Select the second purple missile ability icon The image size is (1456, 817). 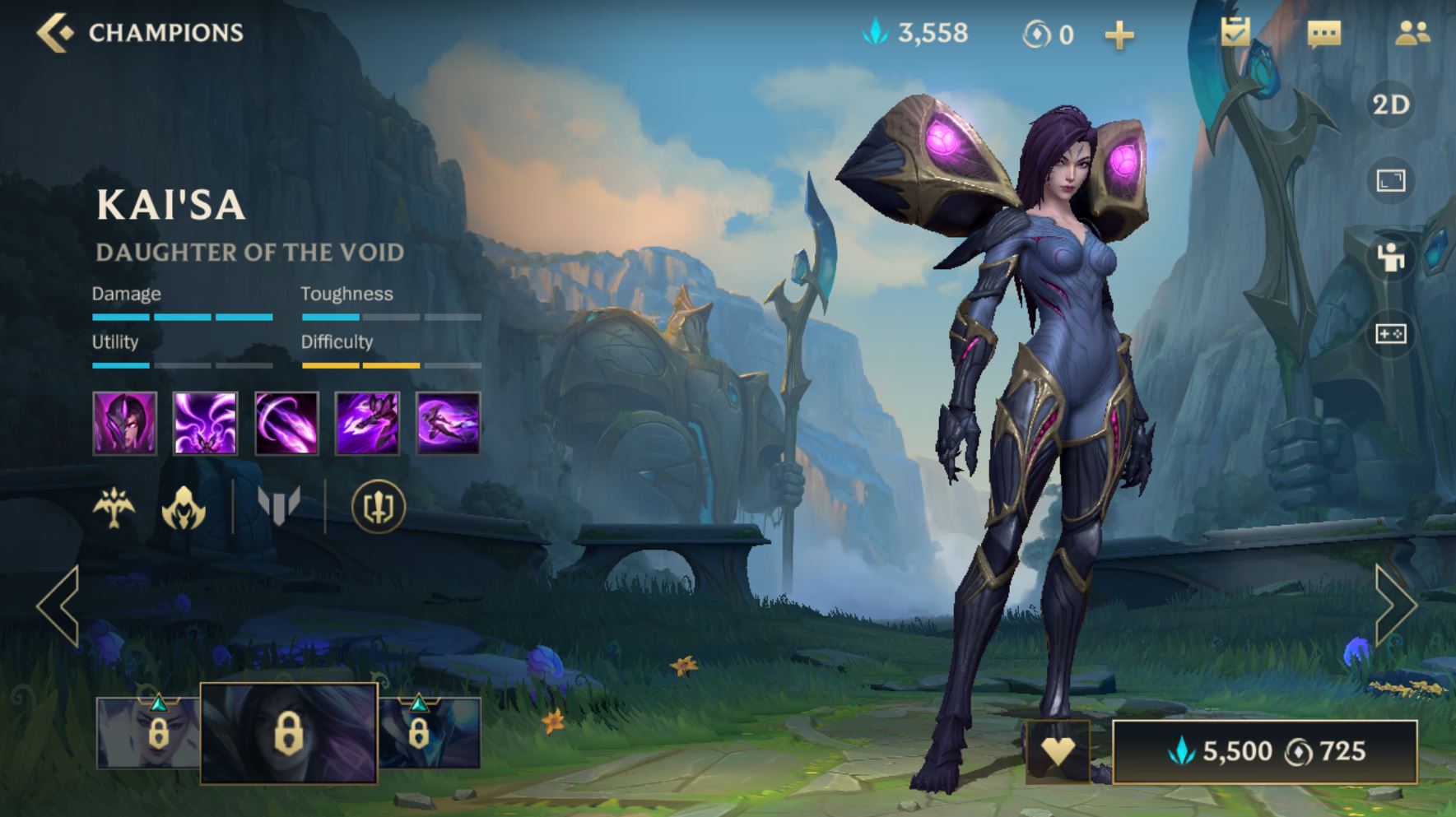click(x=205, y=423)
